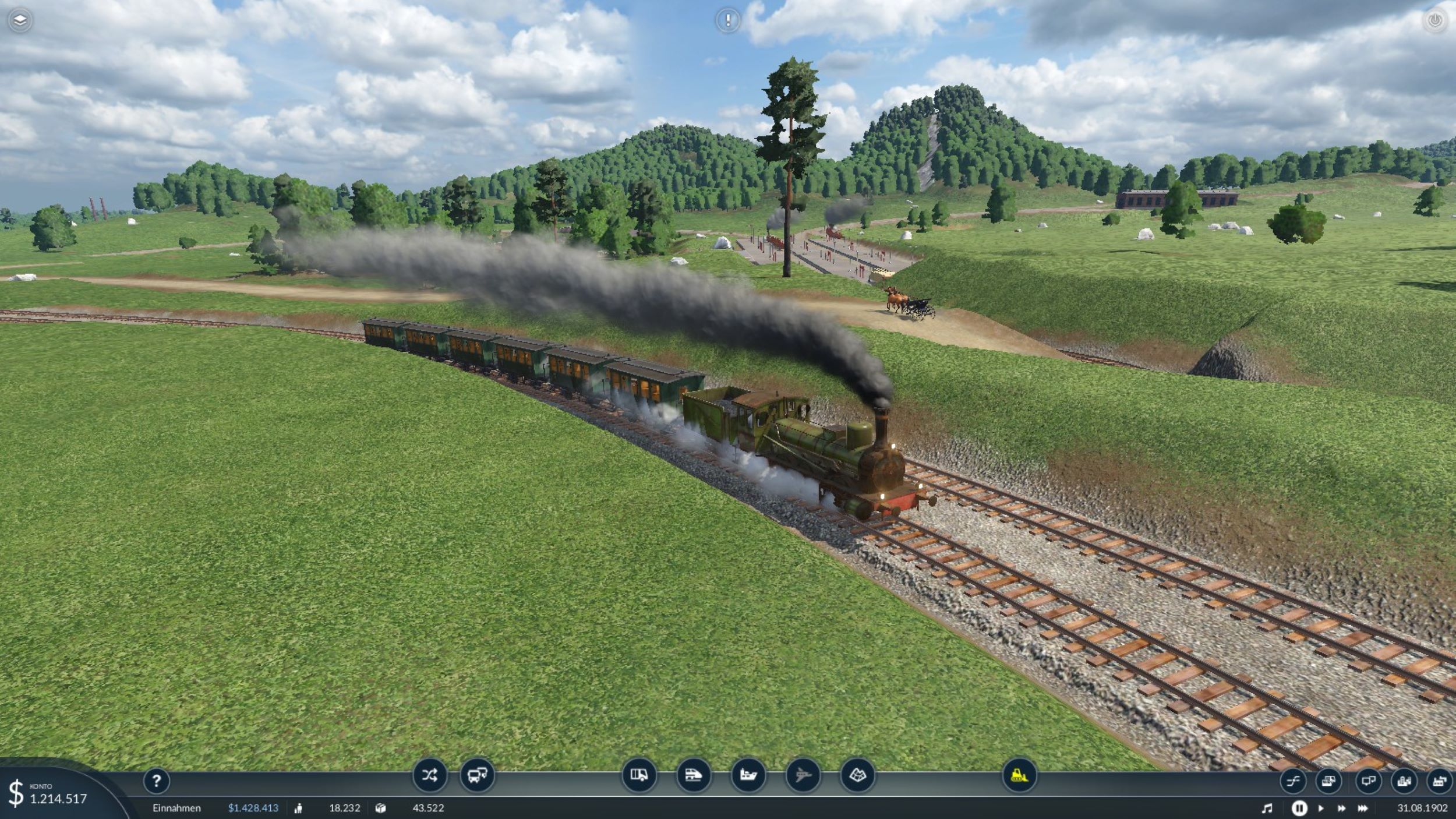Activate the yellow bulldozer tool
This screenshot has height=819, width=1456.
pyautogui.click(x=1019, y=775)
